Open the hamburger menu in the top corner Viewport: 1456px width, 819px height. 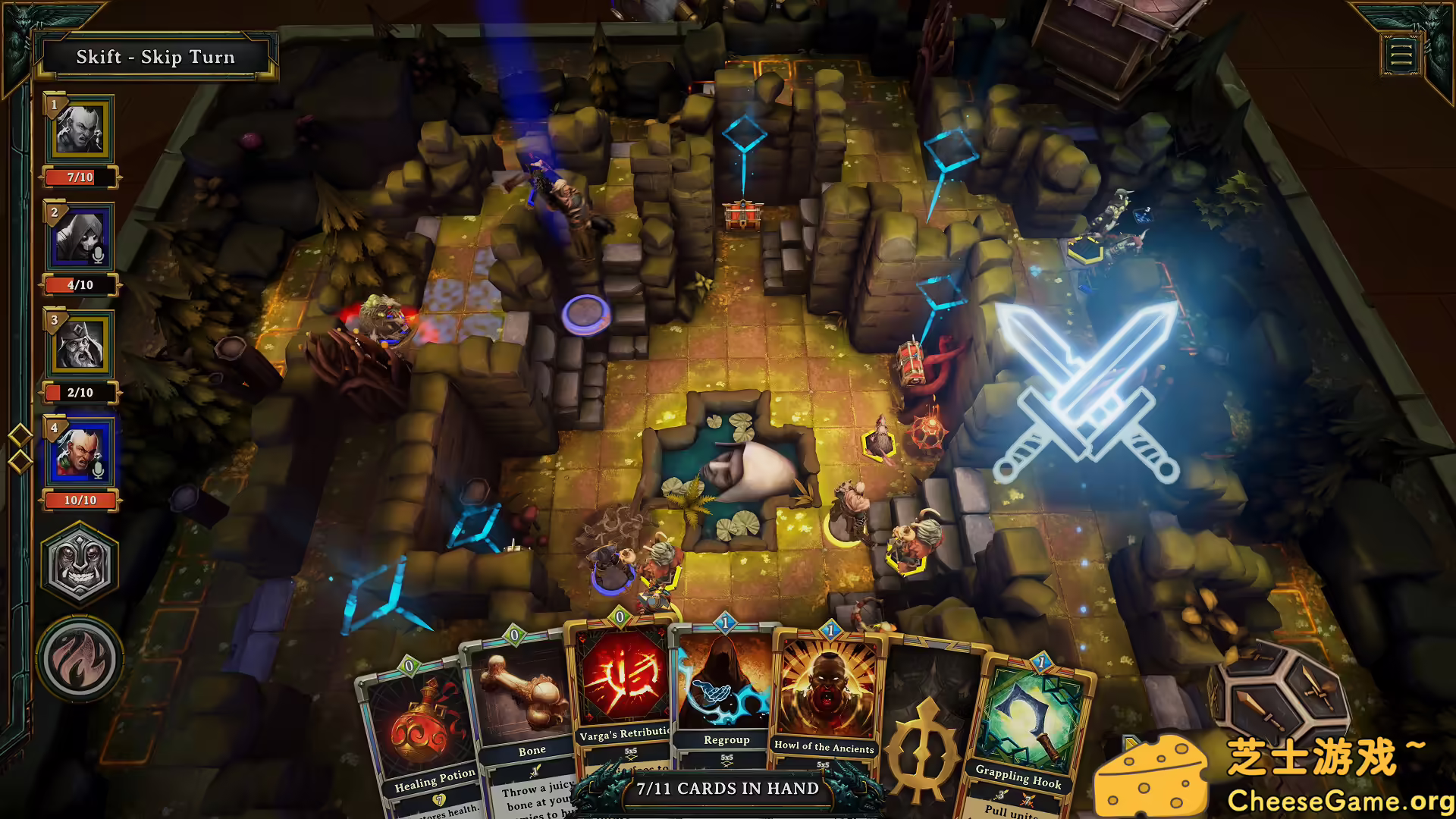pyautogui.click(x=1401, y=55)
